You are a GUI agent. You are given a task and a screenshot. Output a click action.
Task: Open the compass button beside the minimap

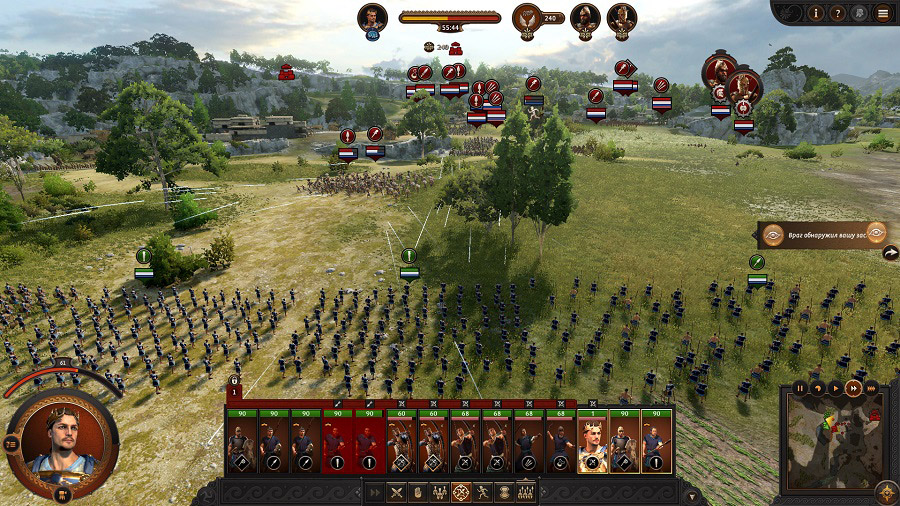click(885, 491)
